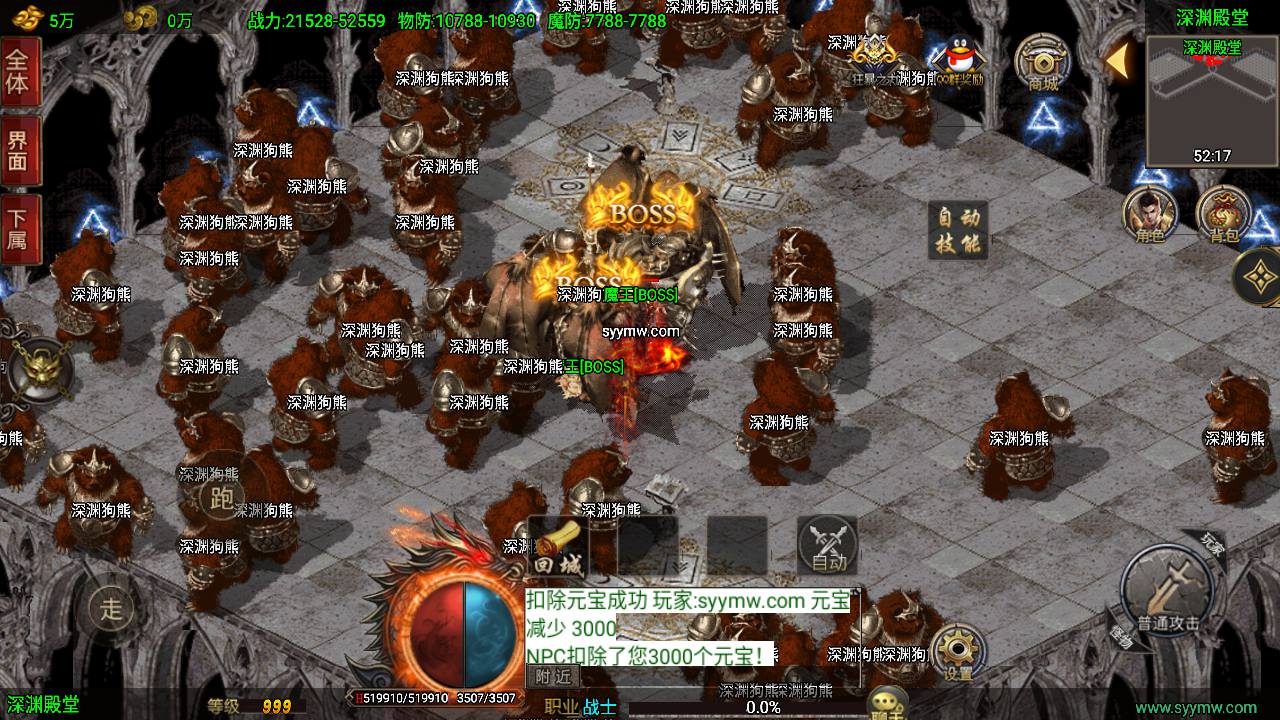Collapse the minimap with the yellow arrow

pyautogui.click(x=1117, y=60)
